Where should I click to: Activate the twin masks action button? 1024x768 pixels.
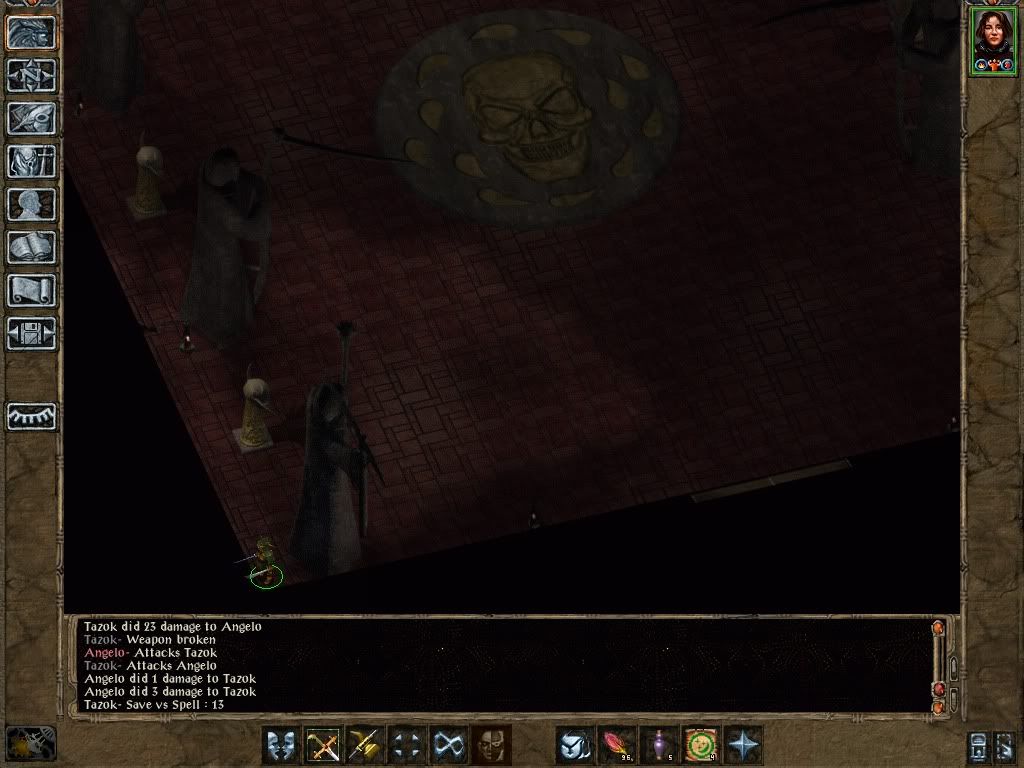281,745
